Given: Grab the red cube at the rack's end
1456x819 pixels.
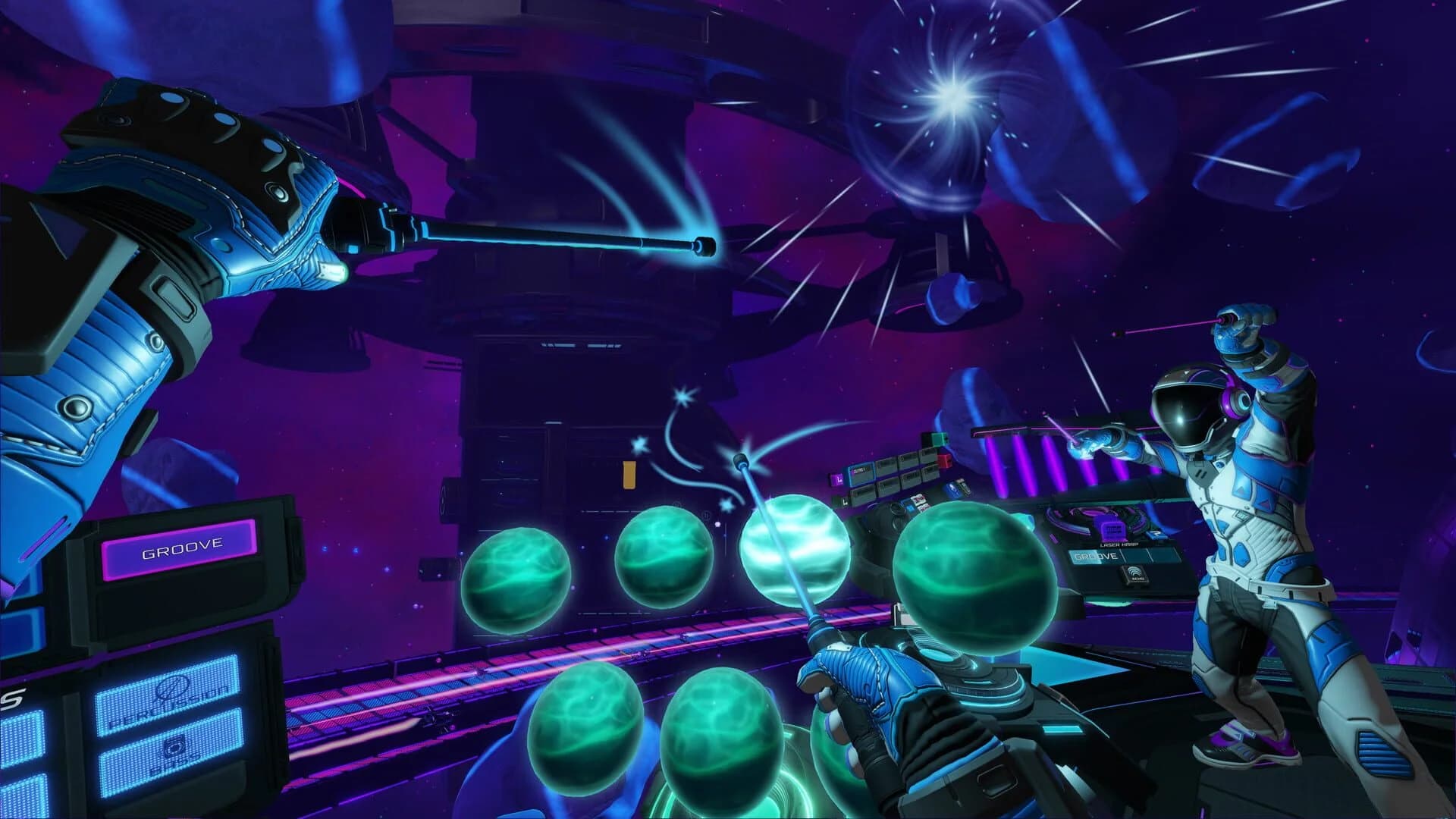Looking at the screenshot, I should pyautogui.click(x=945, y=460).
